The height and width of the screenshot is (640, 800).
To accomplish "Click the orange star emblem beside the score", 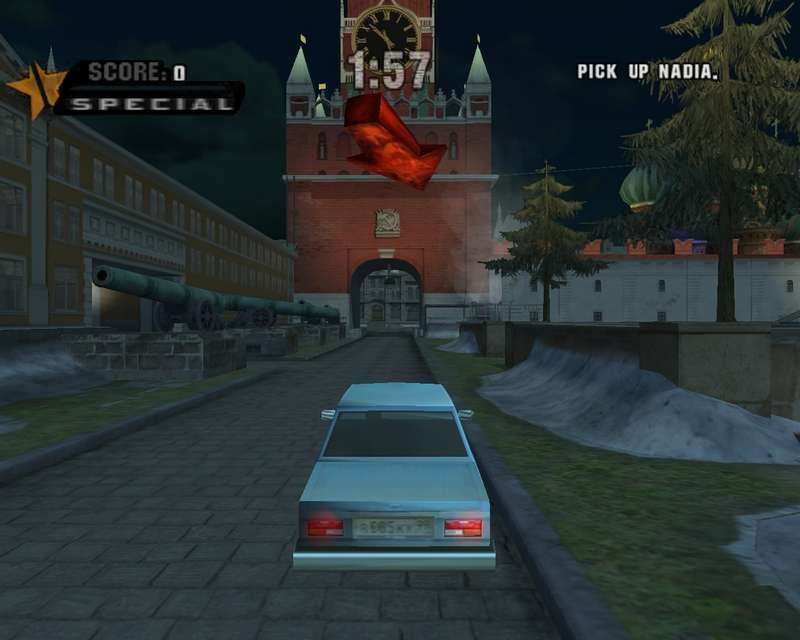I will click(35, 88).
